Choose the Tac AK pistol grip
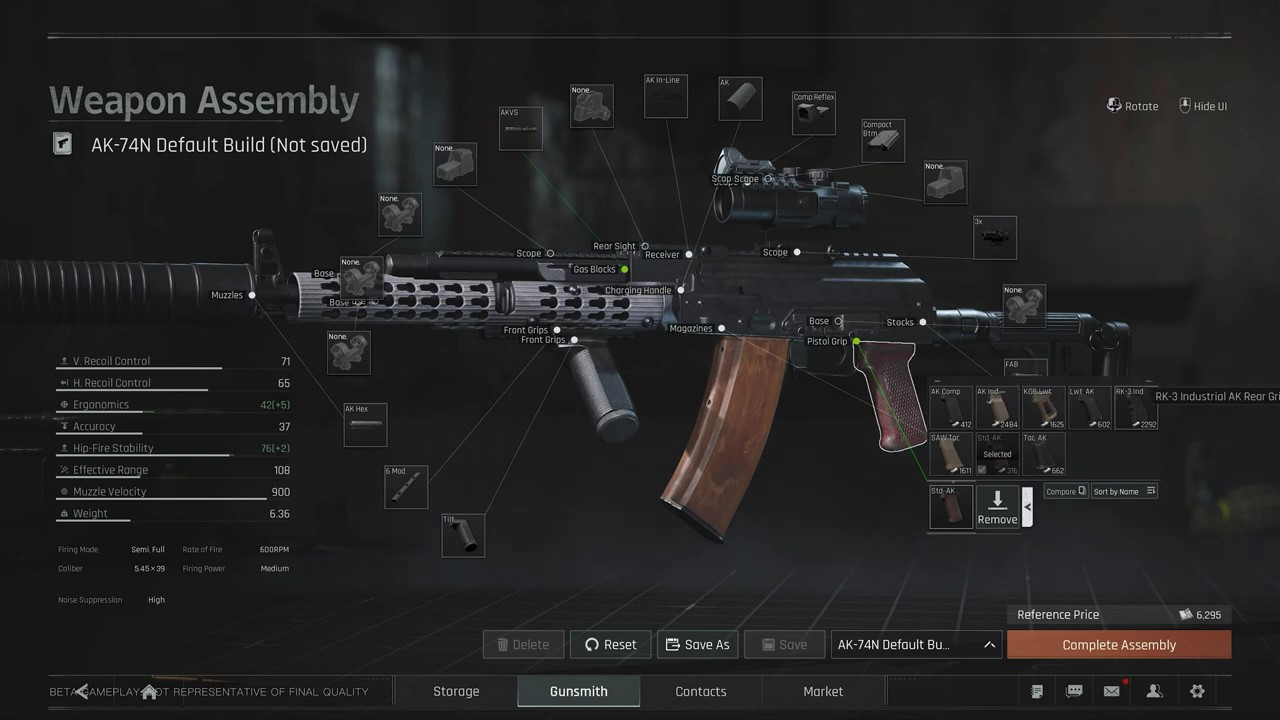The width and height of the screenshot is (1280, 720). pos(1043,454)
